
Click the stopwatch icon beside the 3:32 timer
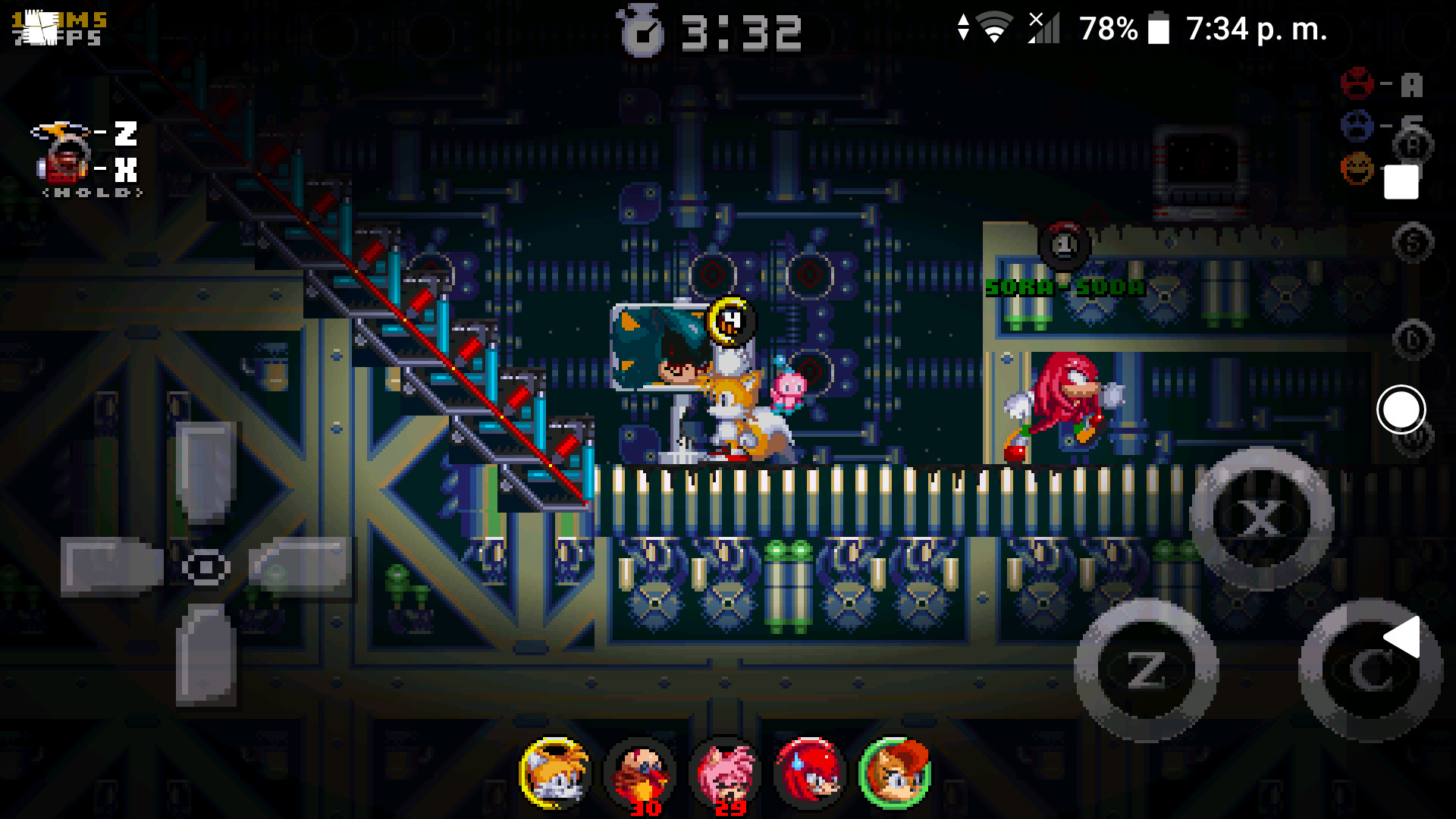pyautogui.click(x=639, y=30)
